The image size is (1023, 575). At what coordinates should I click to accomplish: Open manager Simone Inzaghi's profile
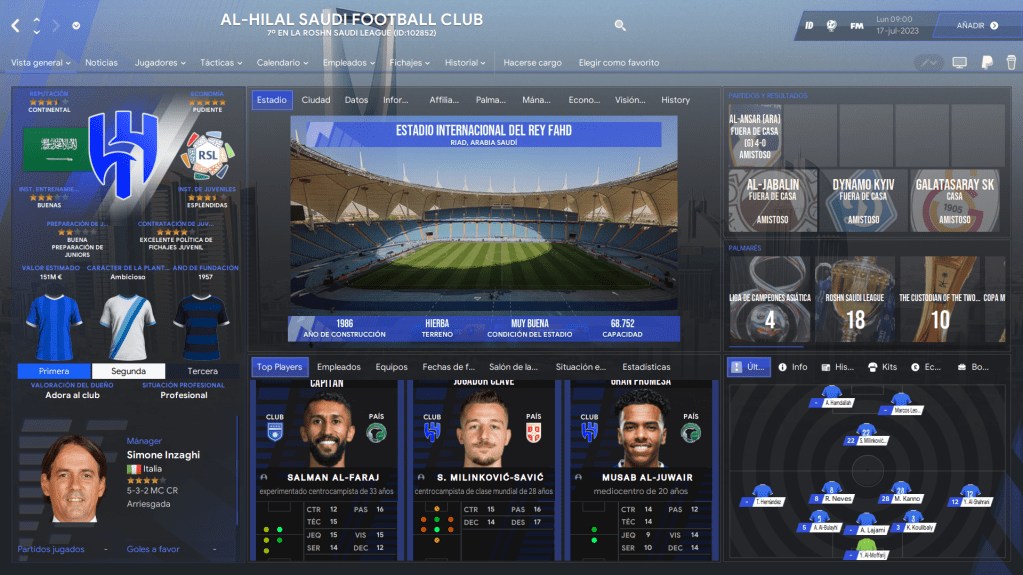pos(163,455)
